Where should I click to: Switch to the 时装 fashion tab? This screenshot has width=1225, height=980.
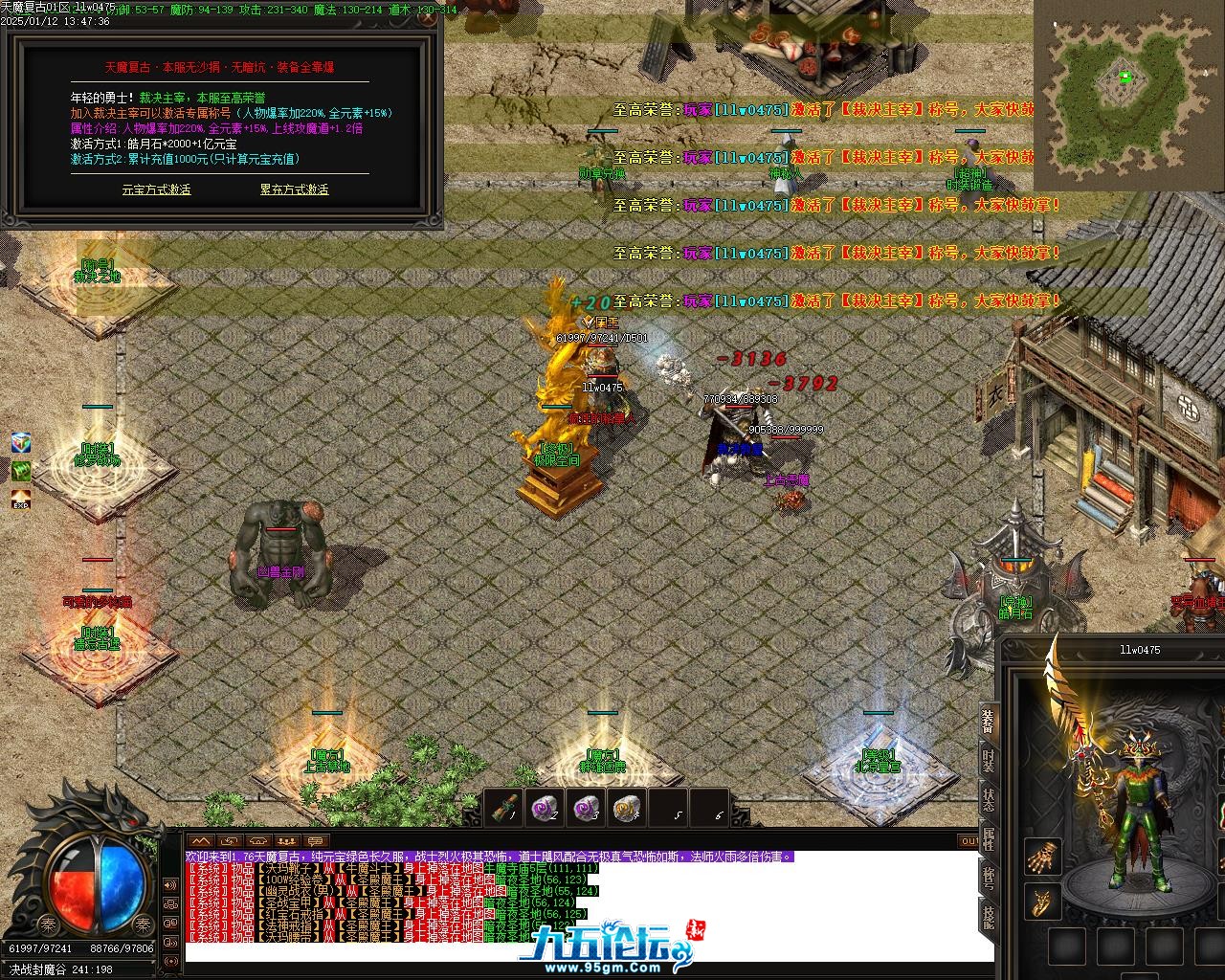pos(988,764)
